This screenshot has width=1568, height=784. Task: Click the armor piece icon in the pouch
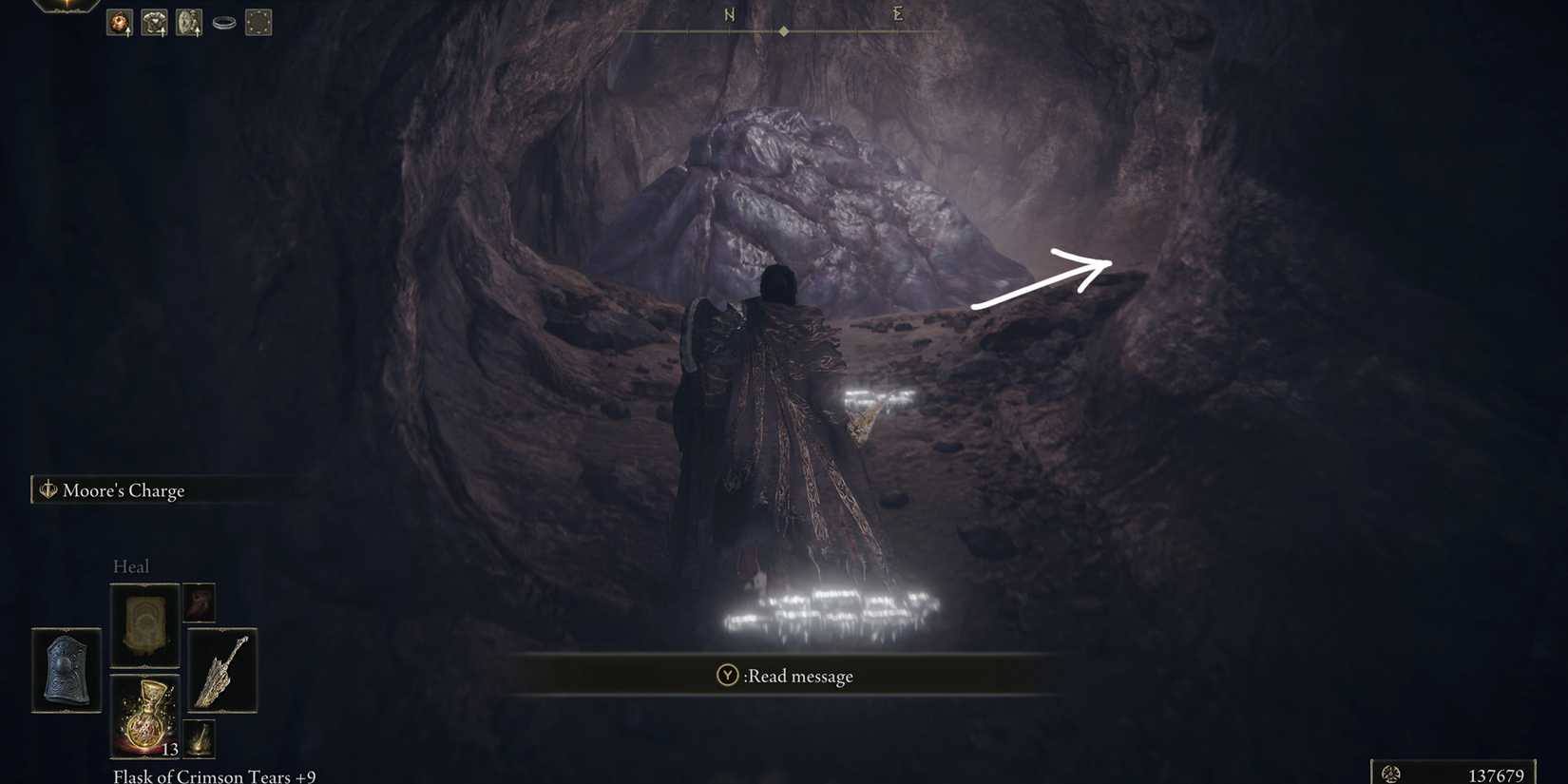tap(152, 22)
